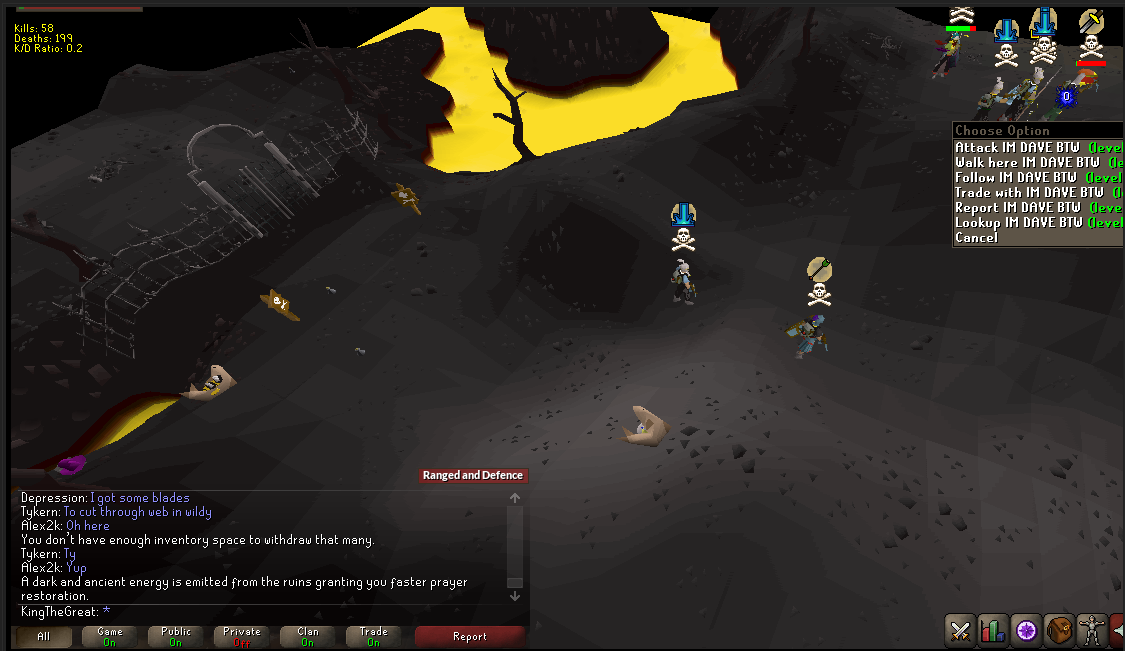This screenshot has width=1125, height=651.
Task: Toggle the Game chat filter
Action: [x=110, y=636]
